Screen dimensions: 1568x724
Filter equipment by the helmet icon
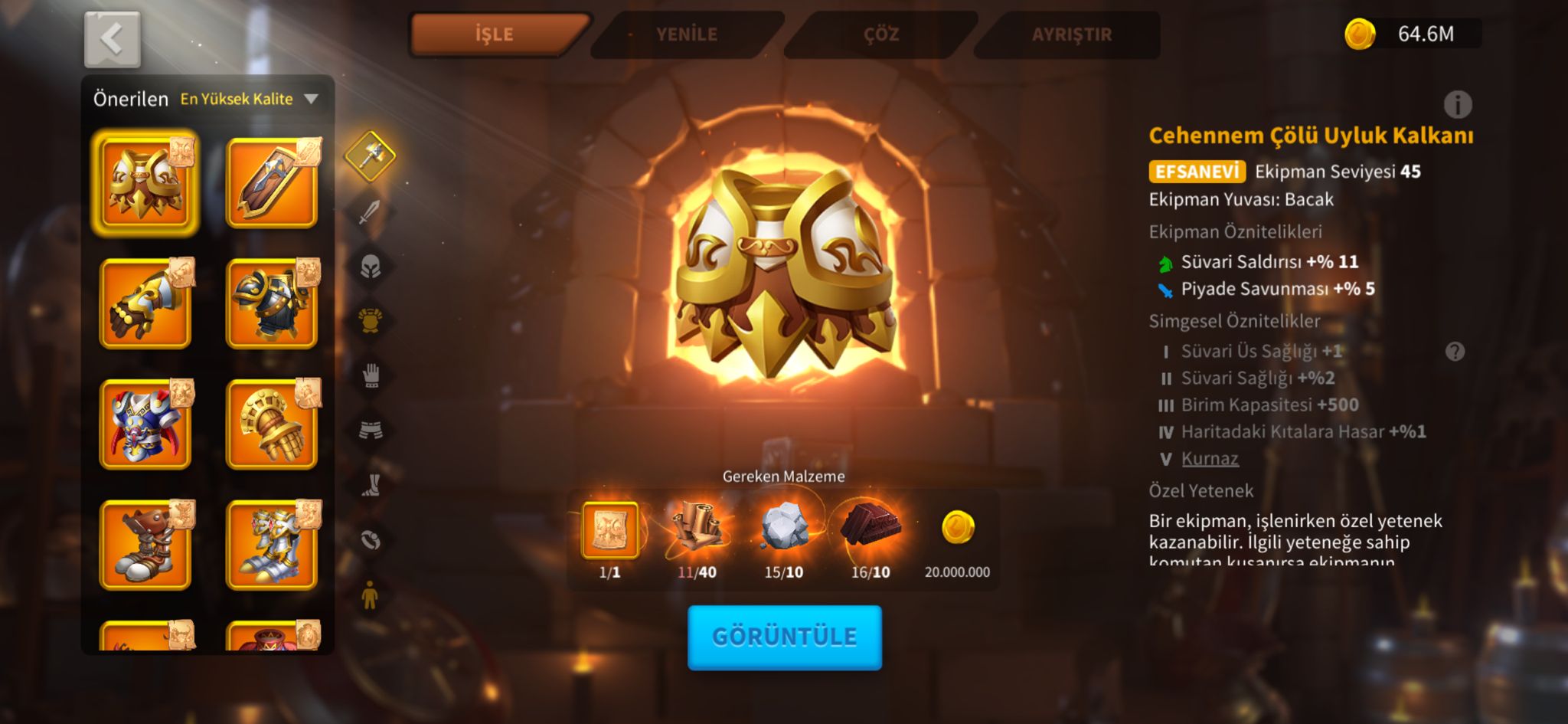click(x=370, y=266)
